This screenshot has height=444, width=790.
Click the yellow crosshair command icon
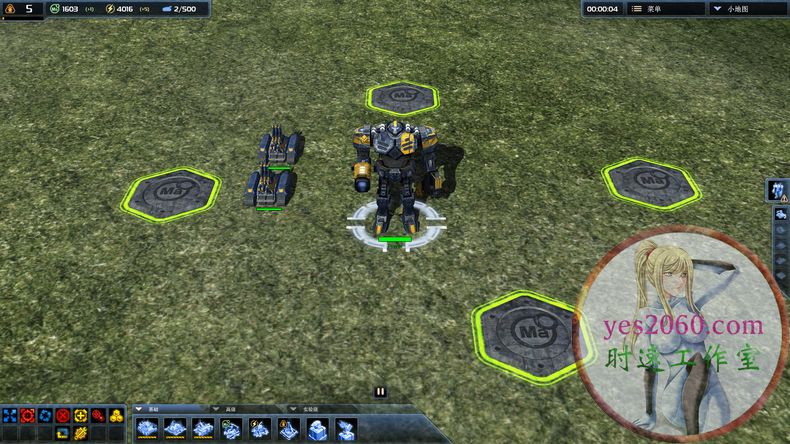81,415
